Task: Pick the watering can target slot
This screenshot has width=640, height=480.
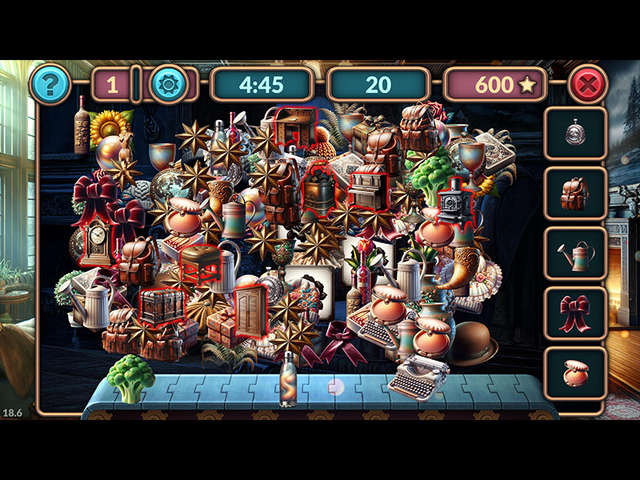Action: tap(575, 254)
